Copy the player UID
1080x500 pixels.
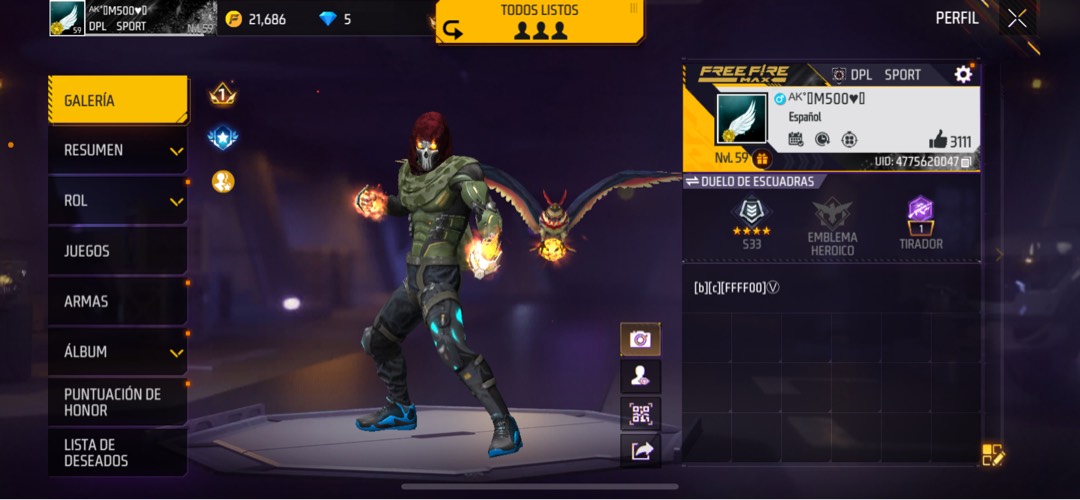(x=966, y=161)
